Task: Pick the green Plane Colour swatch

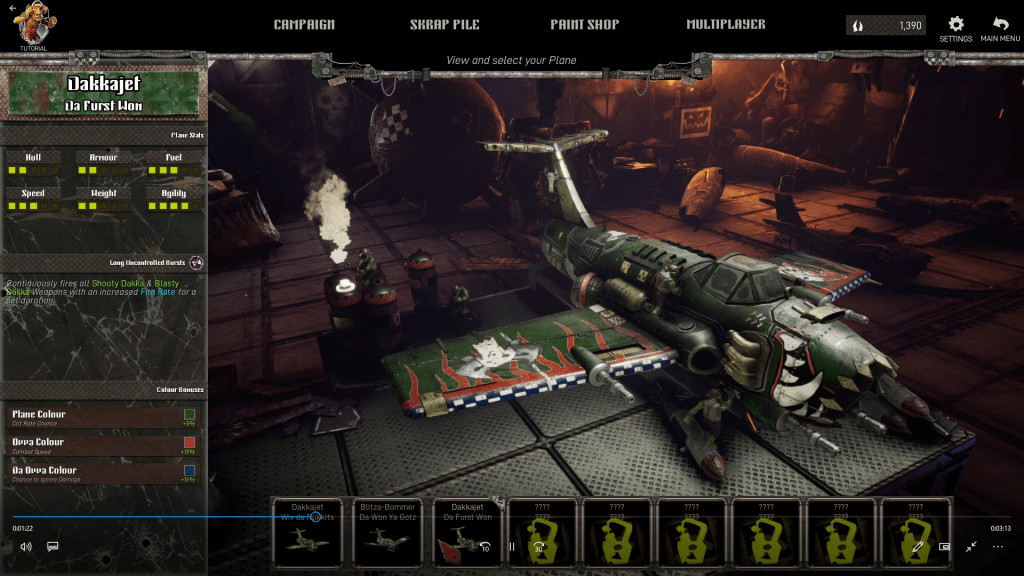Action: (x=190, y=414)
